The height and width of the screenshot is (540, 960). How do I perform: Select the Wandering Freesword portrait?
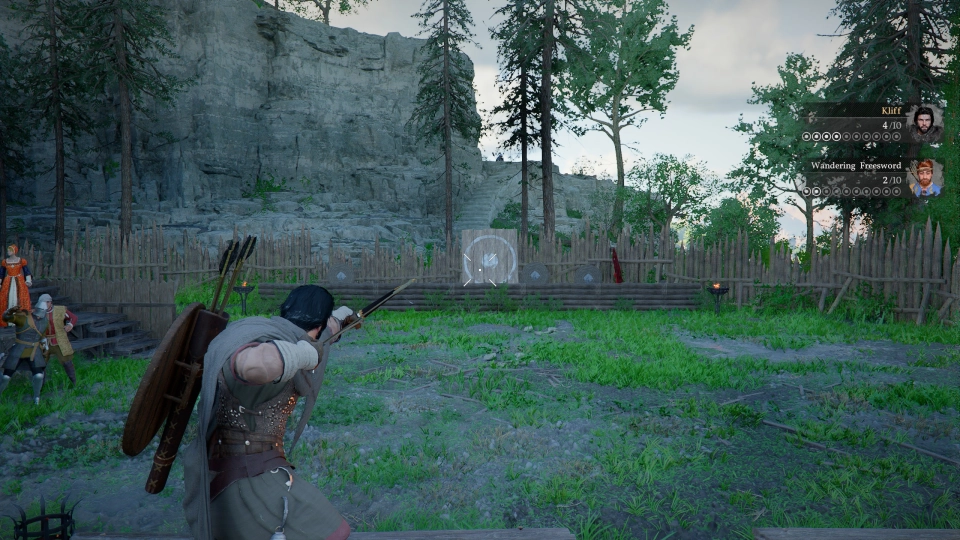pyautogui.click(x=925, y=178)
